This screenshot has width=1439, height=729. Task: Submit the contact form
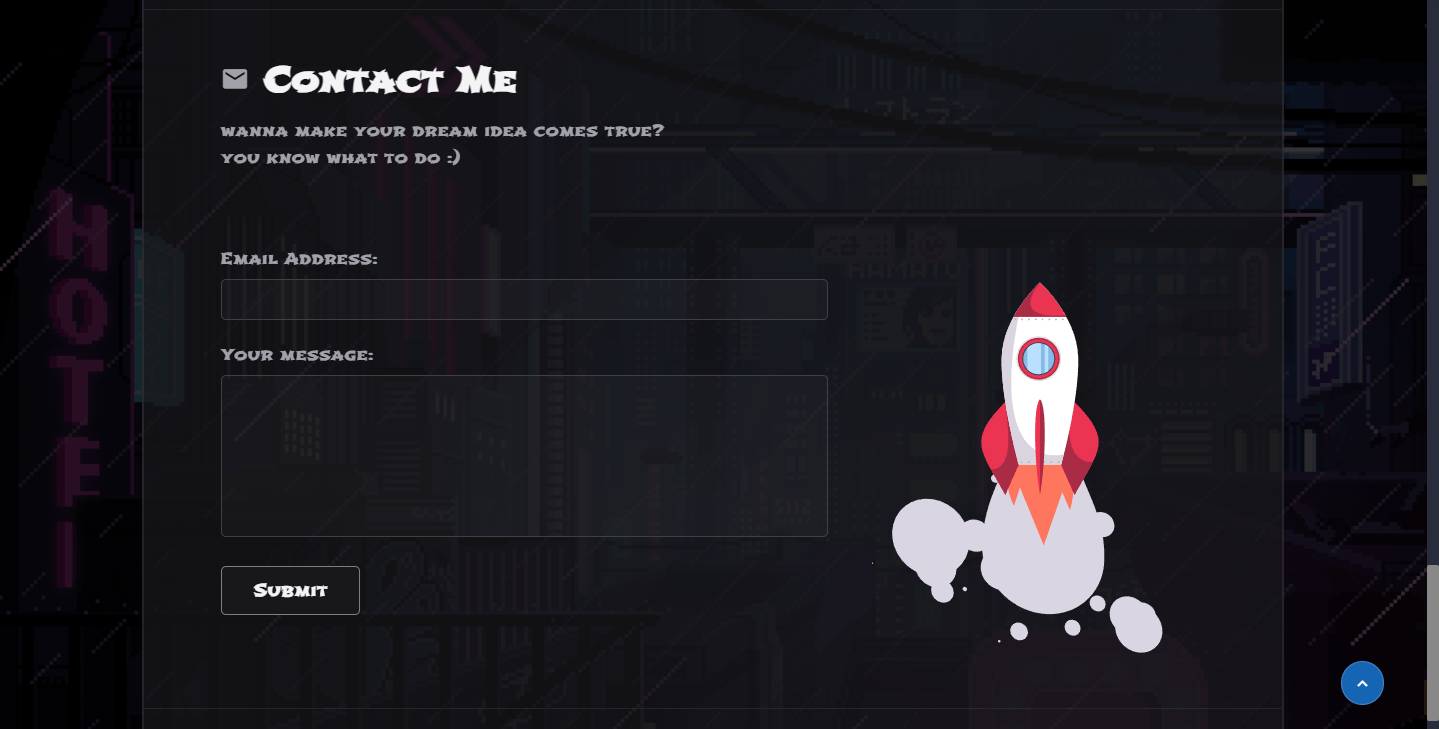290,590
